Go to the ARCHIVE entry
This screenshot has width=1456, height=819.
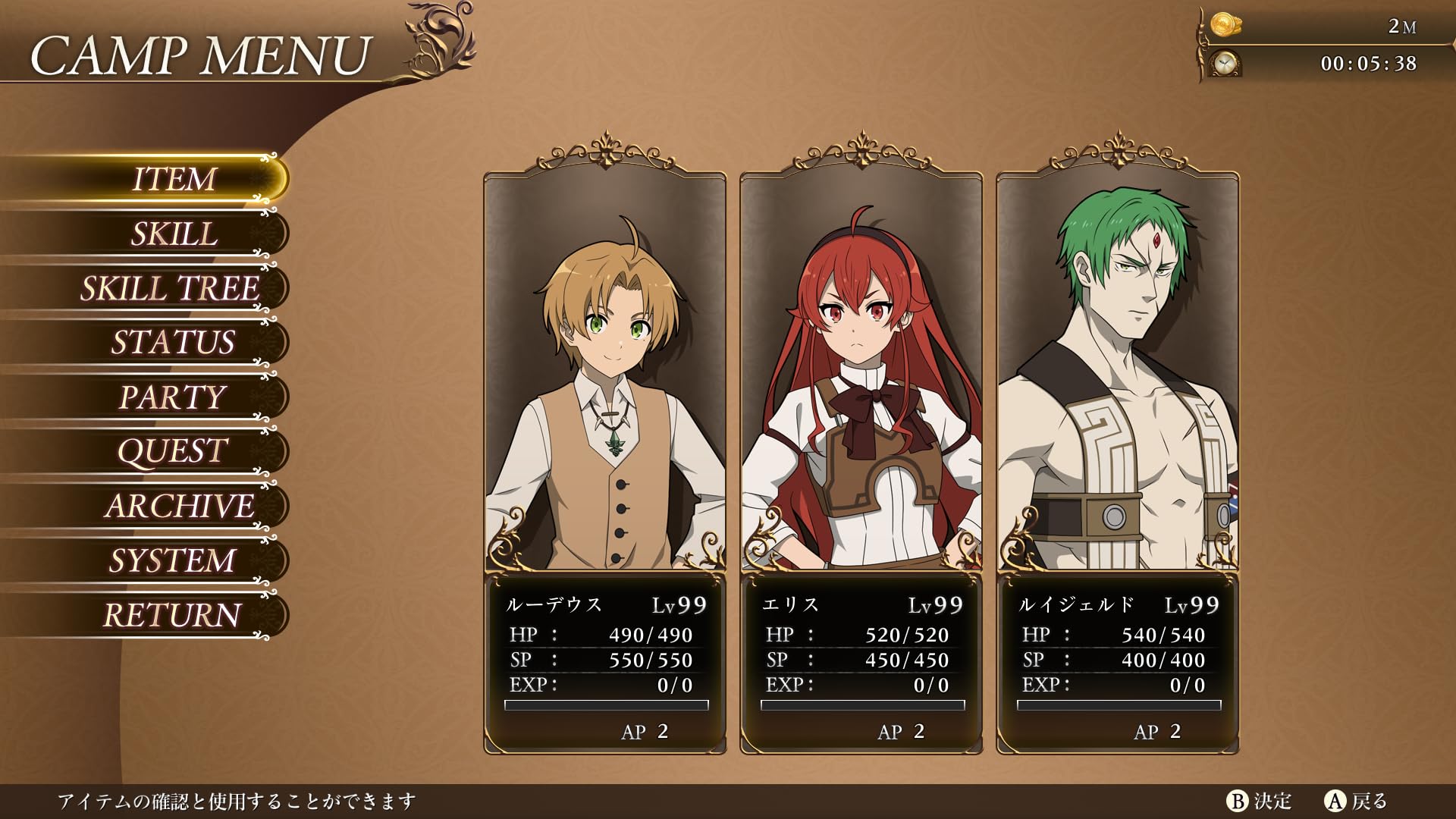pos(180,506)
